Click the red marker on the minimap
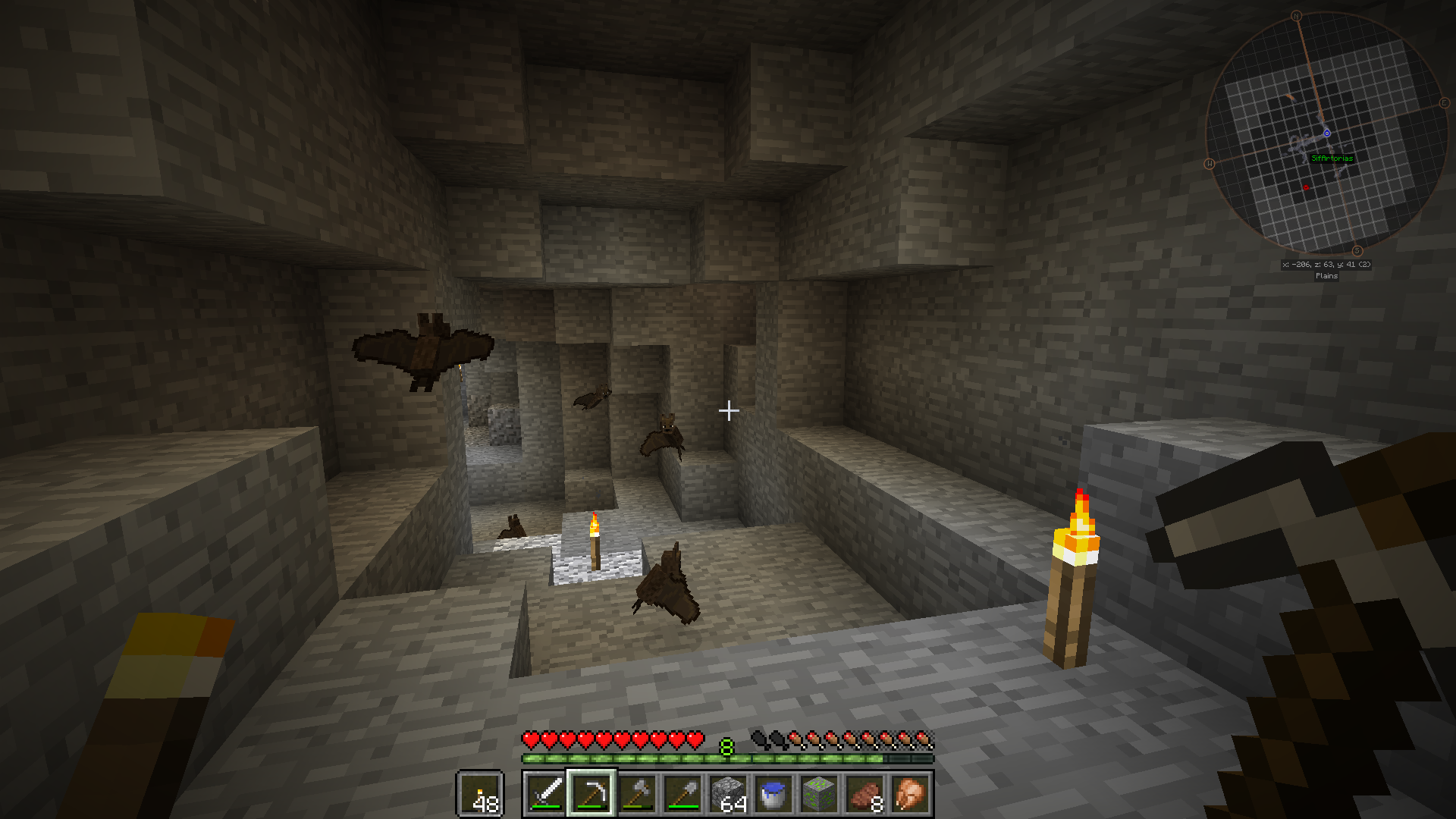The height and width of the screenshot is (819, 1456). [x=1306, y=187]
